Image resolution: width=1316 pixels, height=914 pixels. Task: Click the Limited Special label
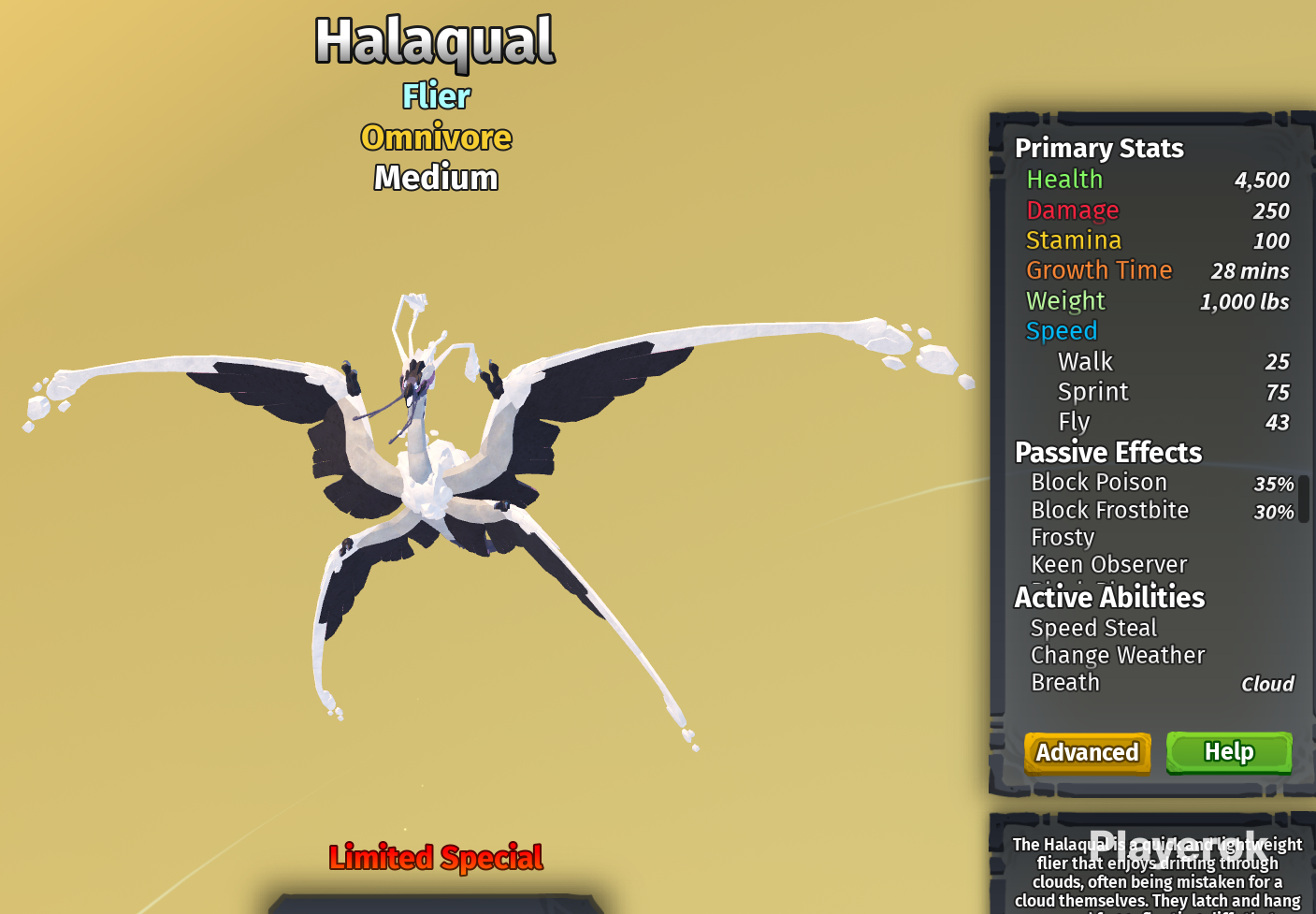pyautogui.click(x=436, y=857)
